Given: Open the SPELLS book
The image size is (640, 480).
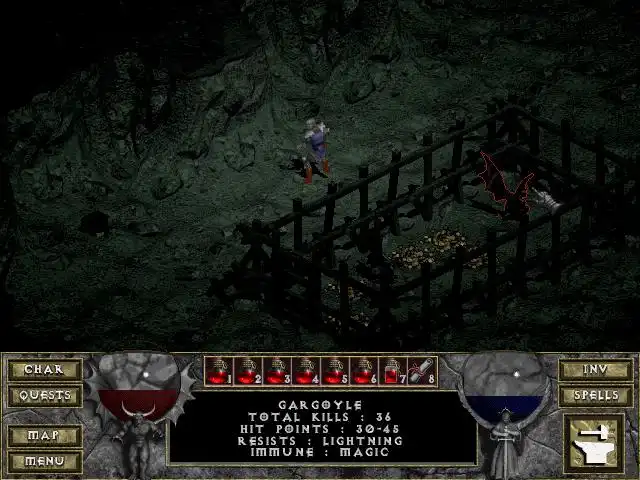Looking at the screenshot, I should coord(595,395).
